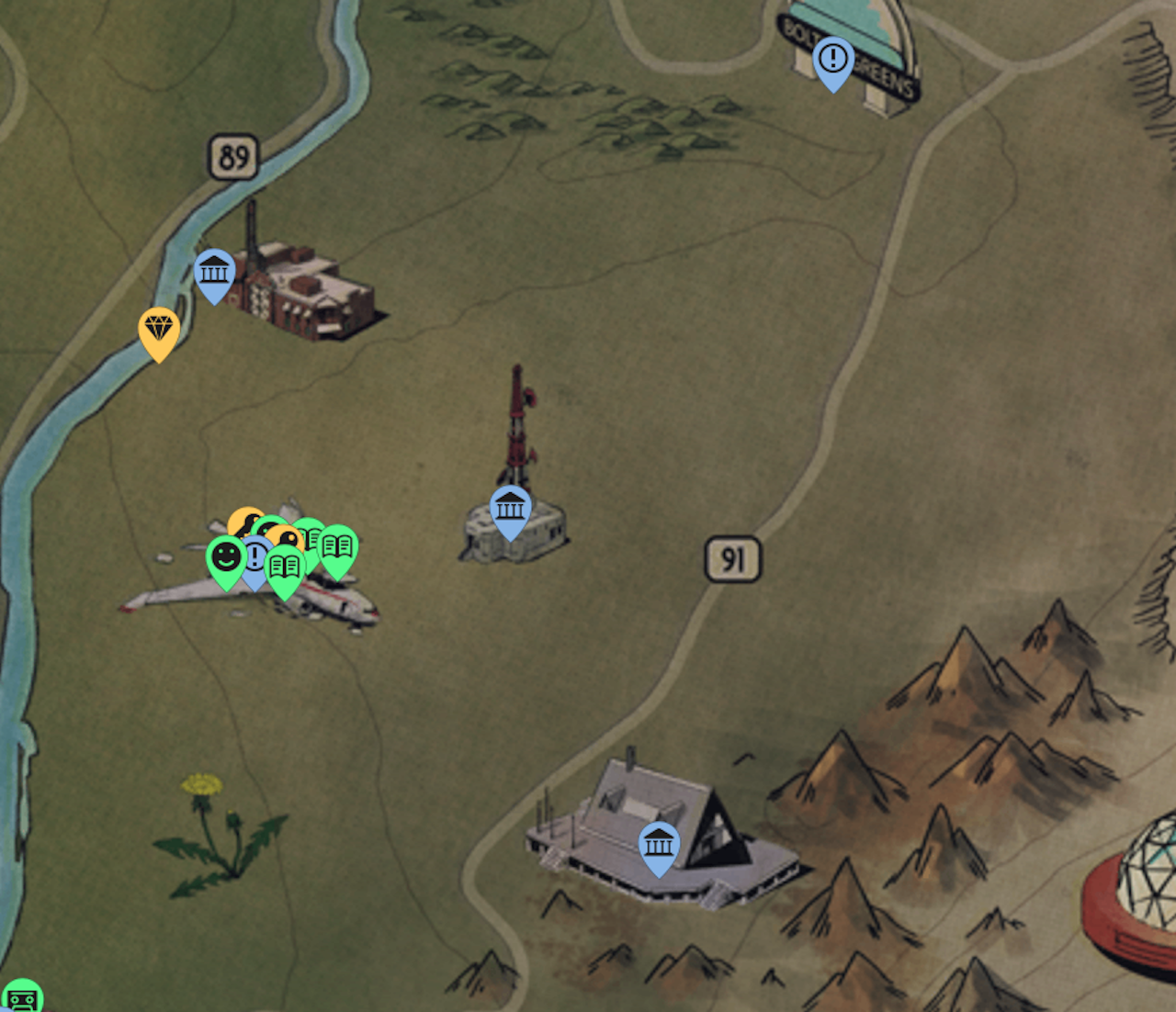Viewport: 1176px width, 1012px height.
Task: Click the exclamation marker at Bolton Greens
Action: click(x=833, y=61)
